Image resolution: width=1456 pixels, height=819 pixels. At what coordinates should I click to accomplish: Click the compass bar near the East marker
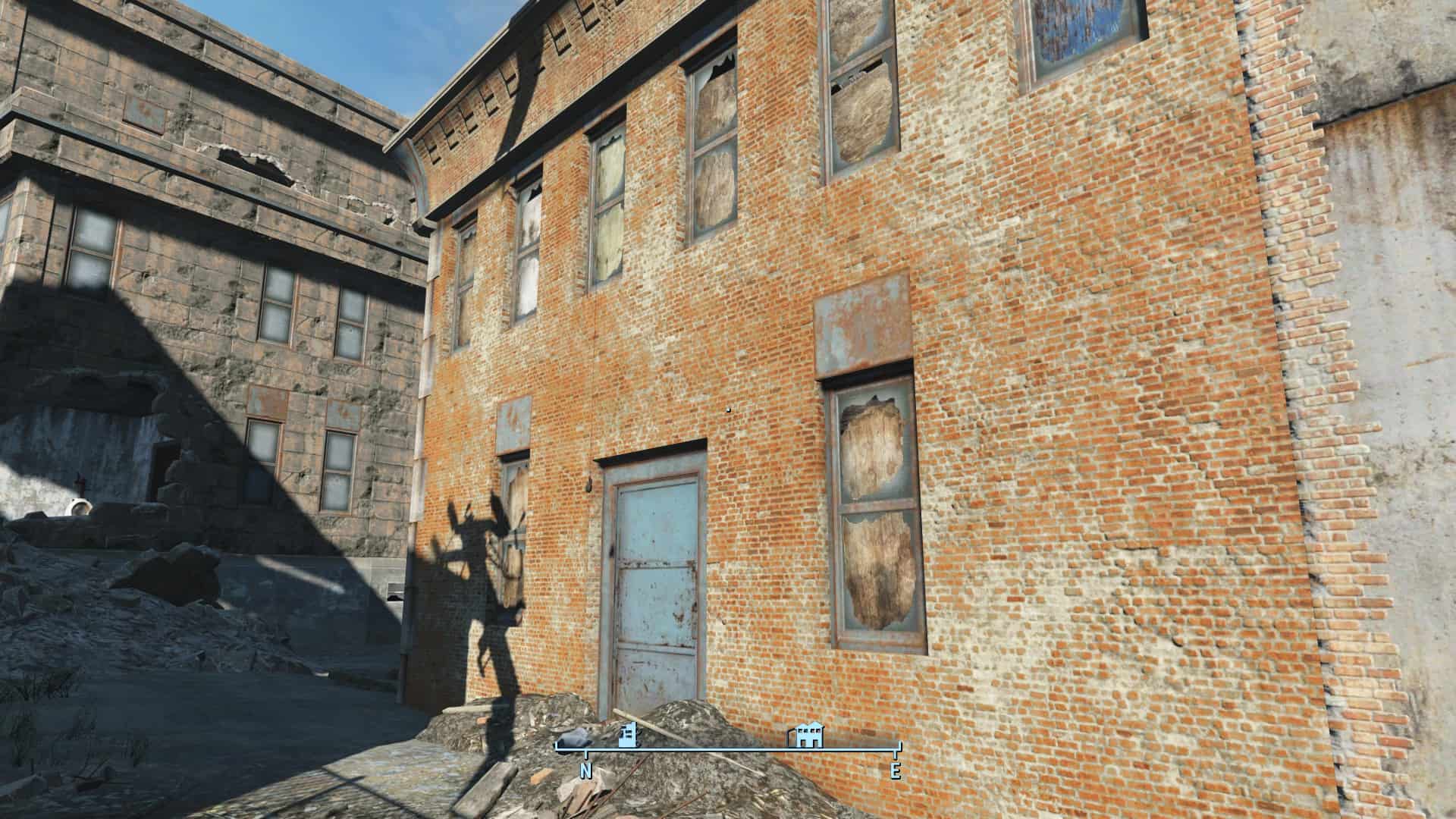(x=895, y=750)
